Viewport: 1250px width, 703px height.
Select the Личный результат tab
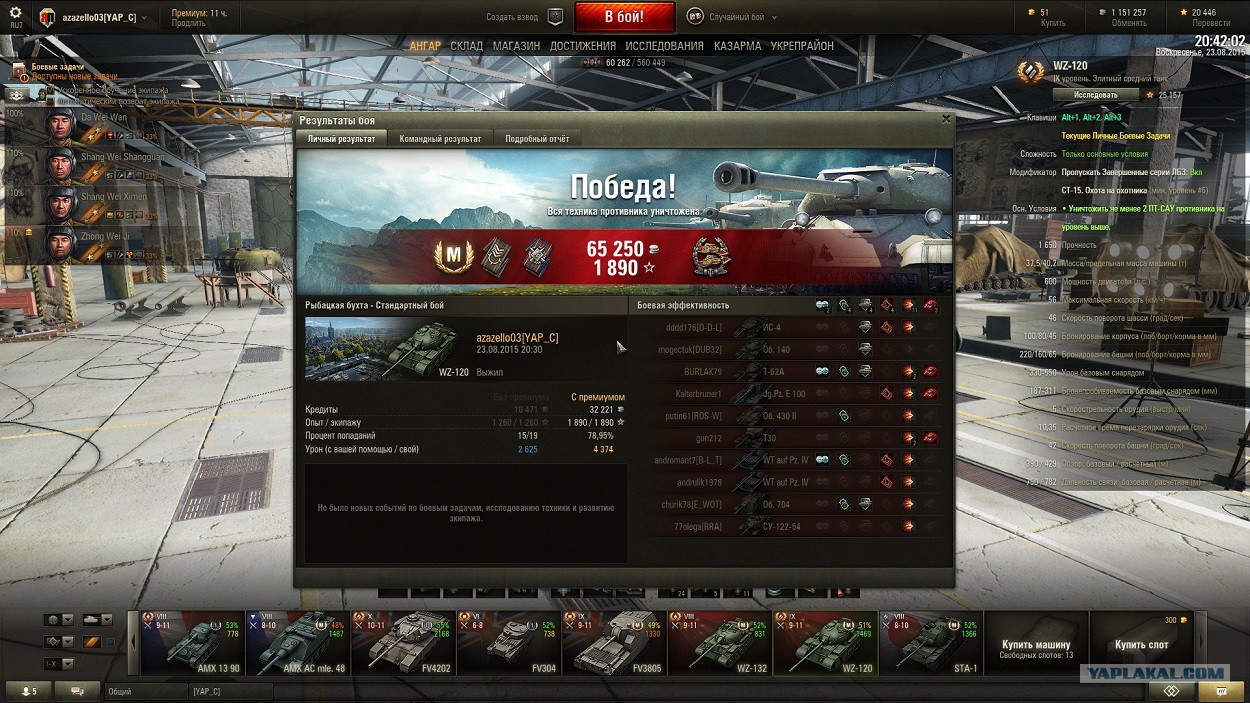point(341,139)
